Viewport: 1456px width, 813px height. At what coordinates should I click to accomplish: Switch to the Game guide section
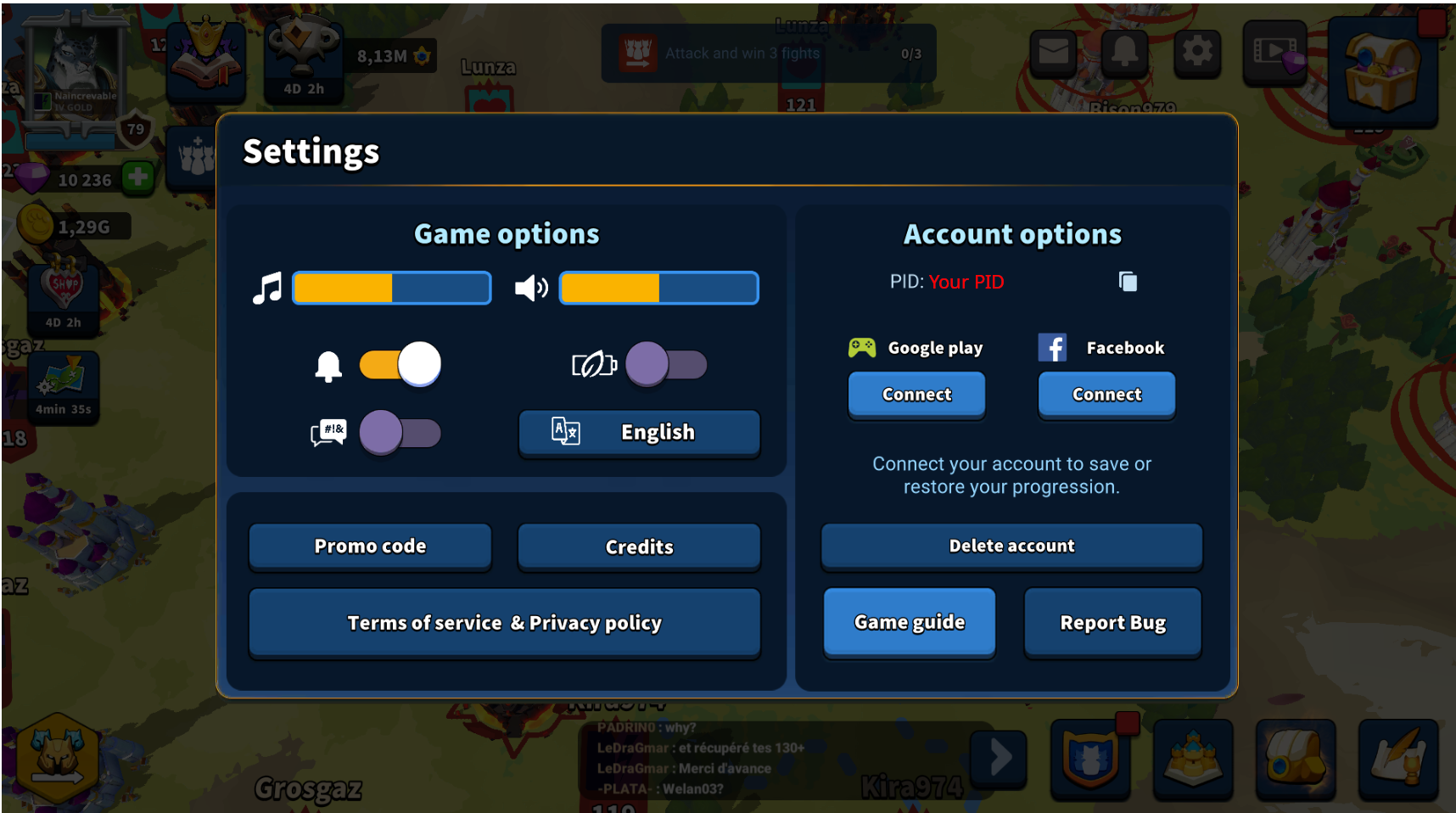coord(909,622)
